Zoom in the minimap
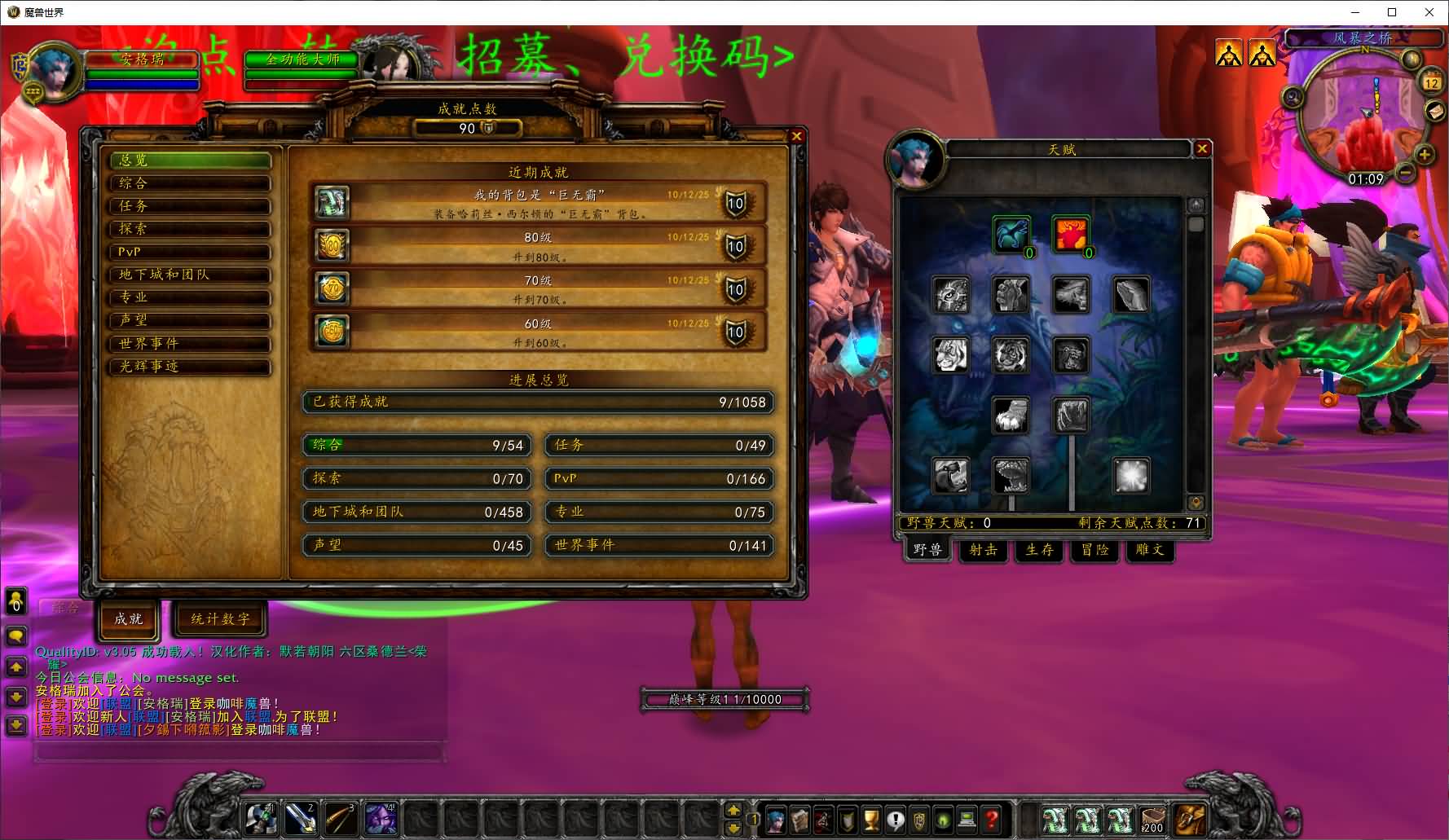 pos(1425,154)
